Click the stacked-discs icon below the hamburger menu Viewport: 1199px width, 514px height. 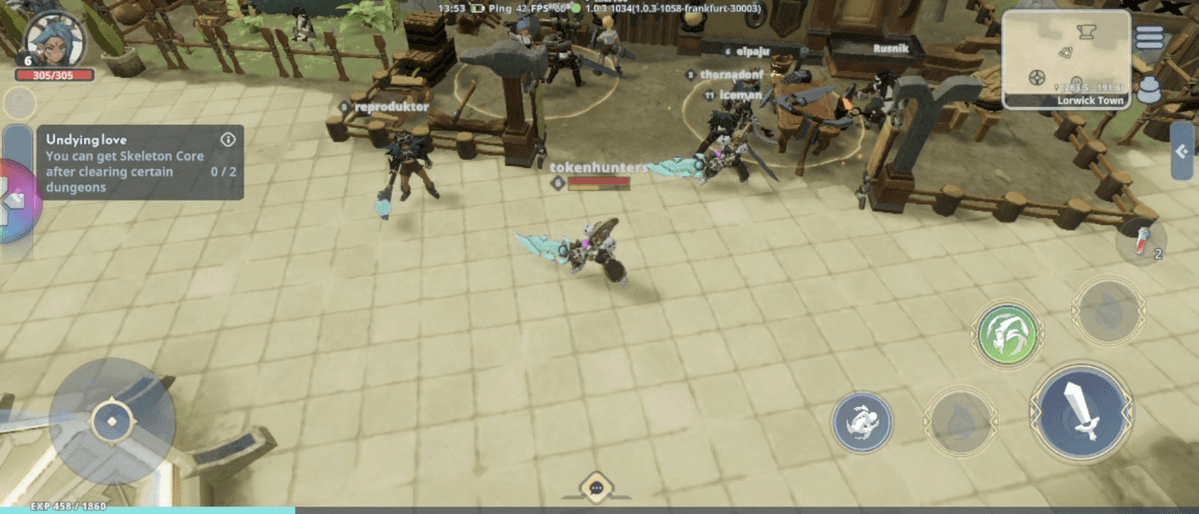pos(1150,89)
